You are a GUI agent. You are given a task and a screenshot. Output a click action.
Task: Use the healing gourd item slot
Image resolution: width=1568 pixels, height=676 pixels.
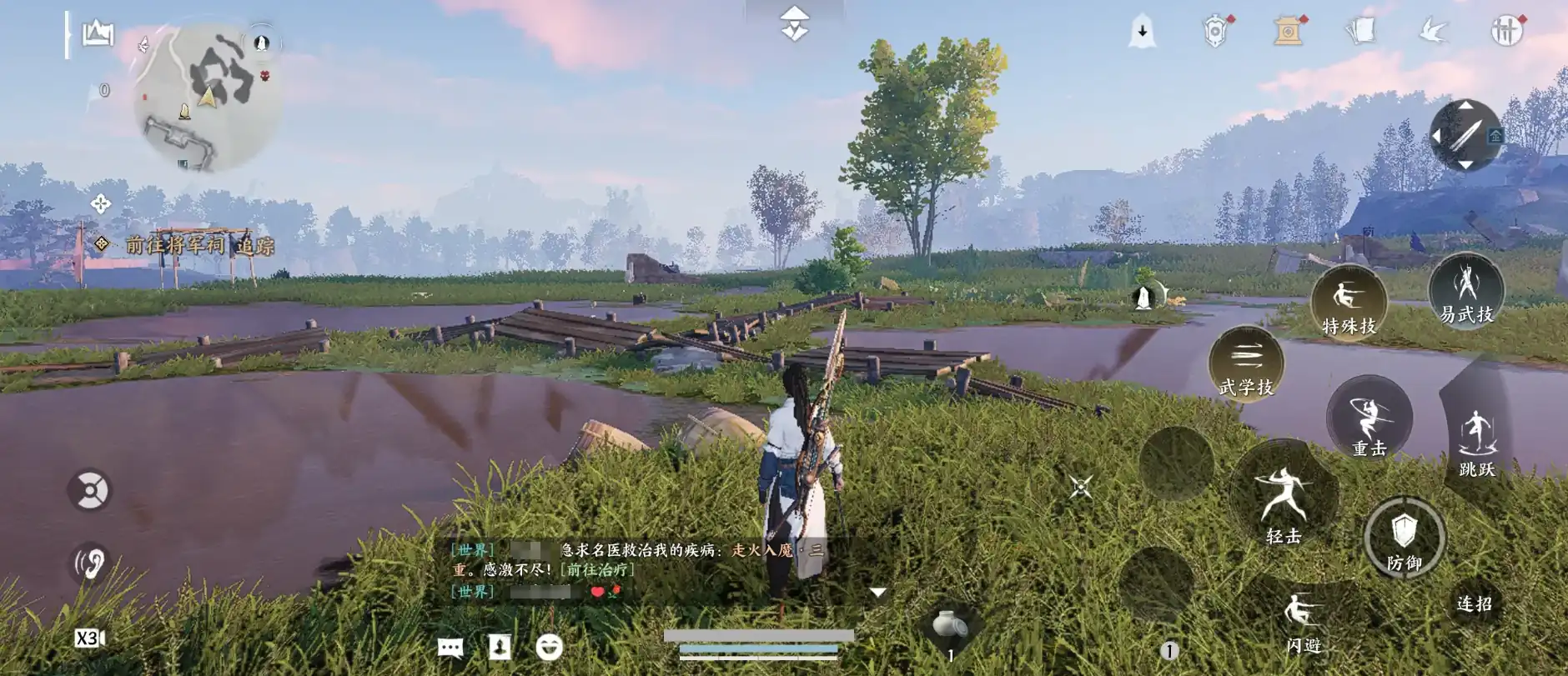point(950,626)
